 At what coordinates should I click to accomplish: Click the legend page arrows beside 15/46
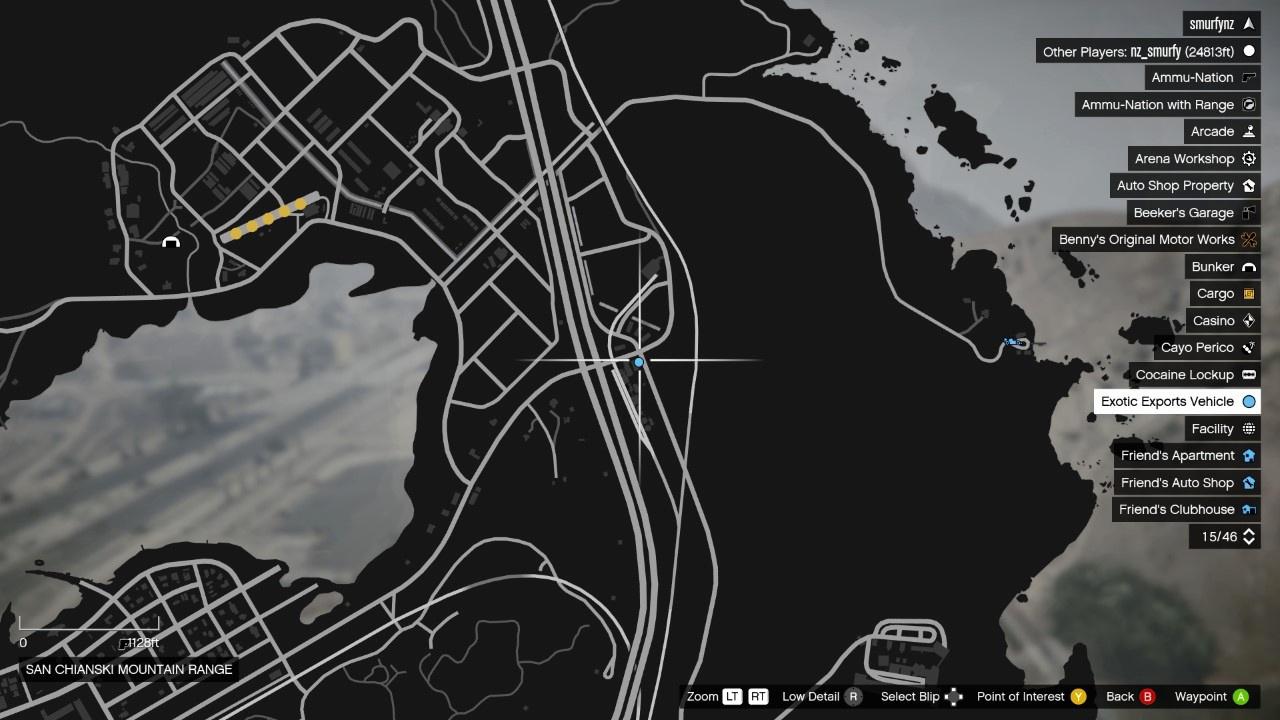pyautogui.click(x=1249, y=537)
